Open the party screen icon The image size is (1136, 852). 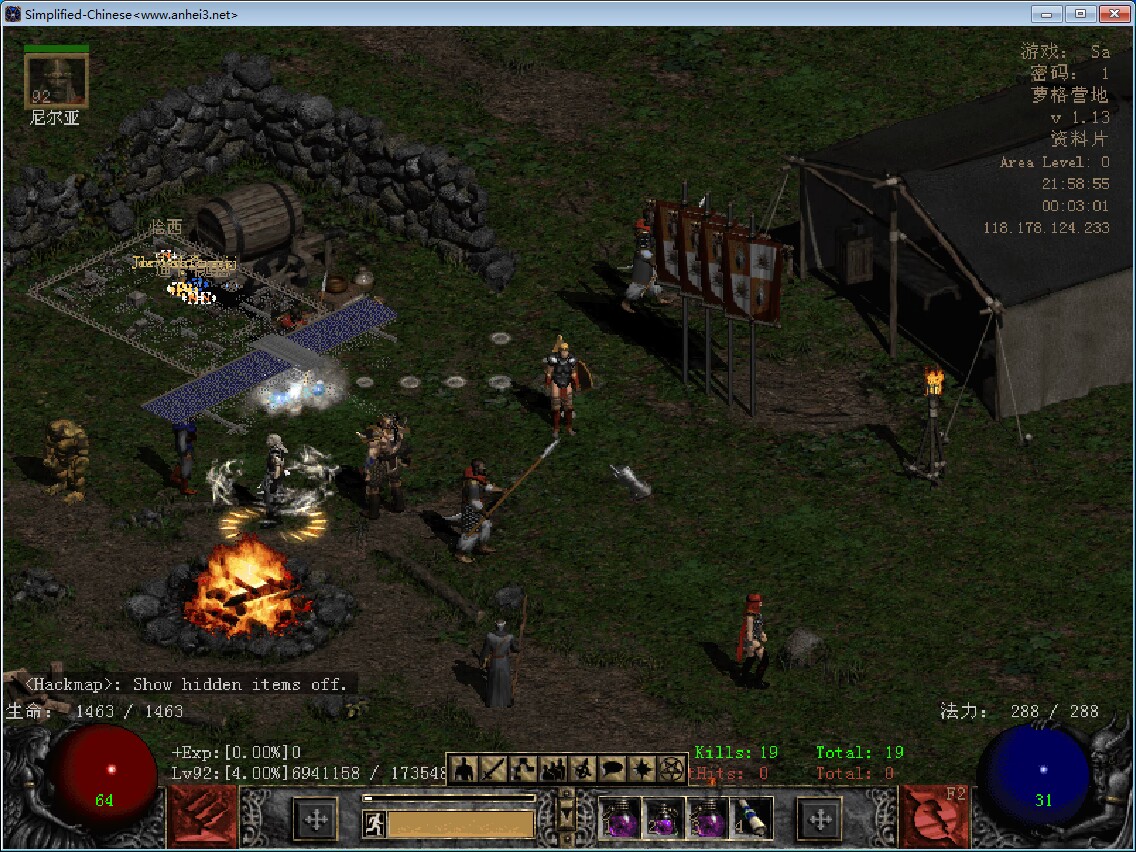tap(553, 769)
